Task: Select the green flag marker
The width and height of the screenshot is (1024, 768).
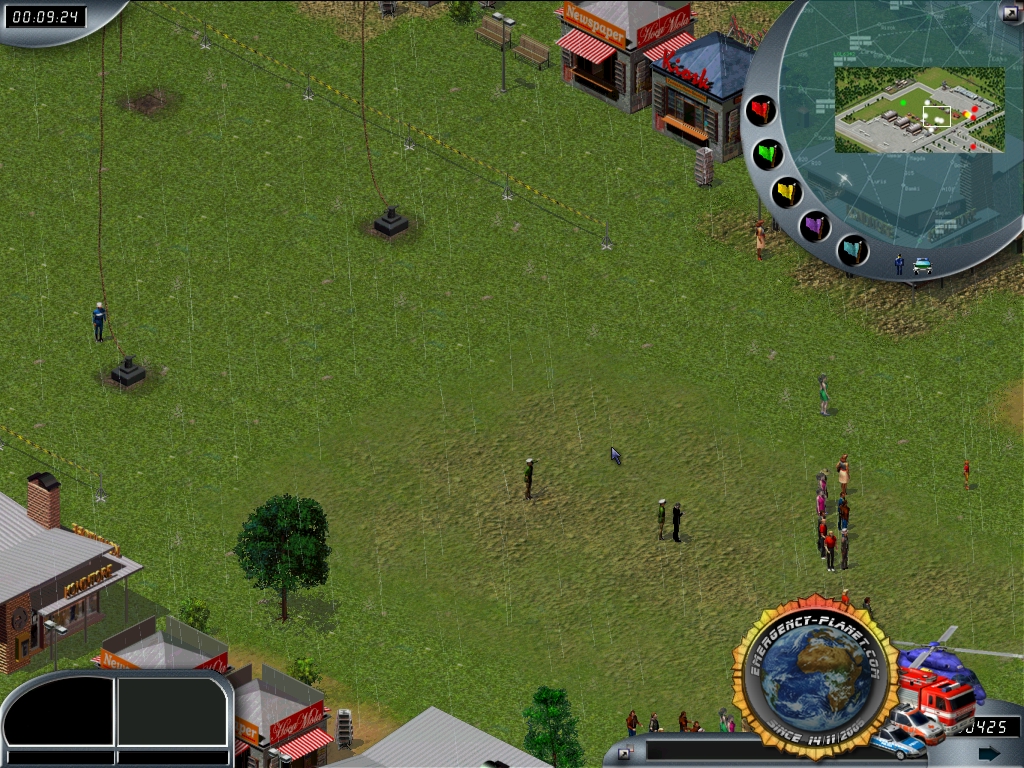Action: 768,154
